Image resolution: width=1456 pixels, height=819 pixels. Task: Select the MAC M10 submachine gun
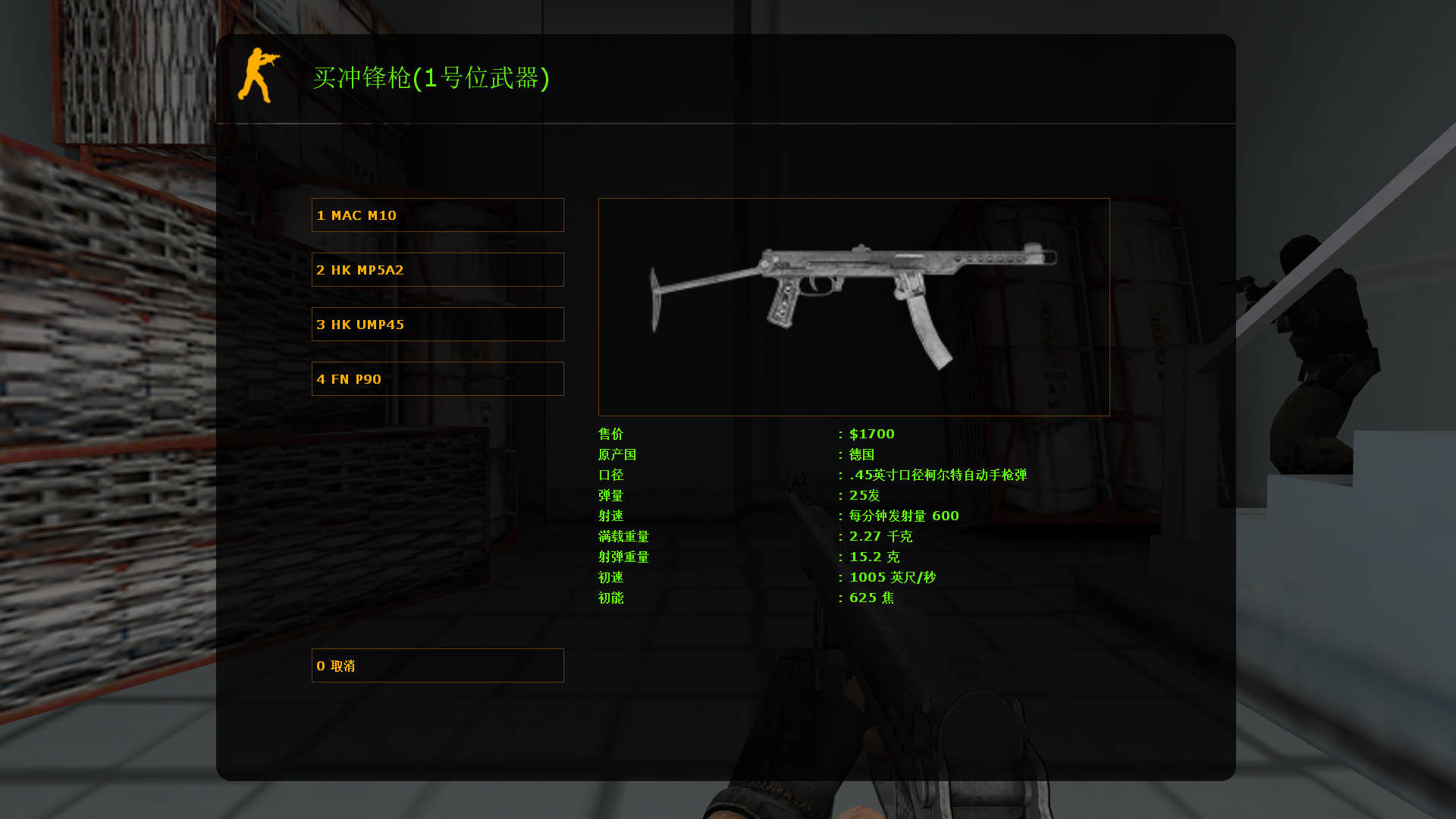pos(437,215)
